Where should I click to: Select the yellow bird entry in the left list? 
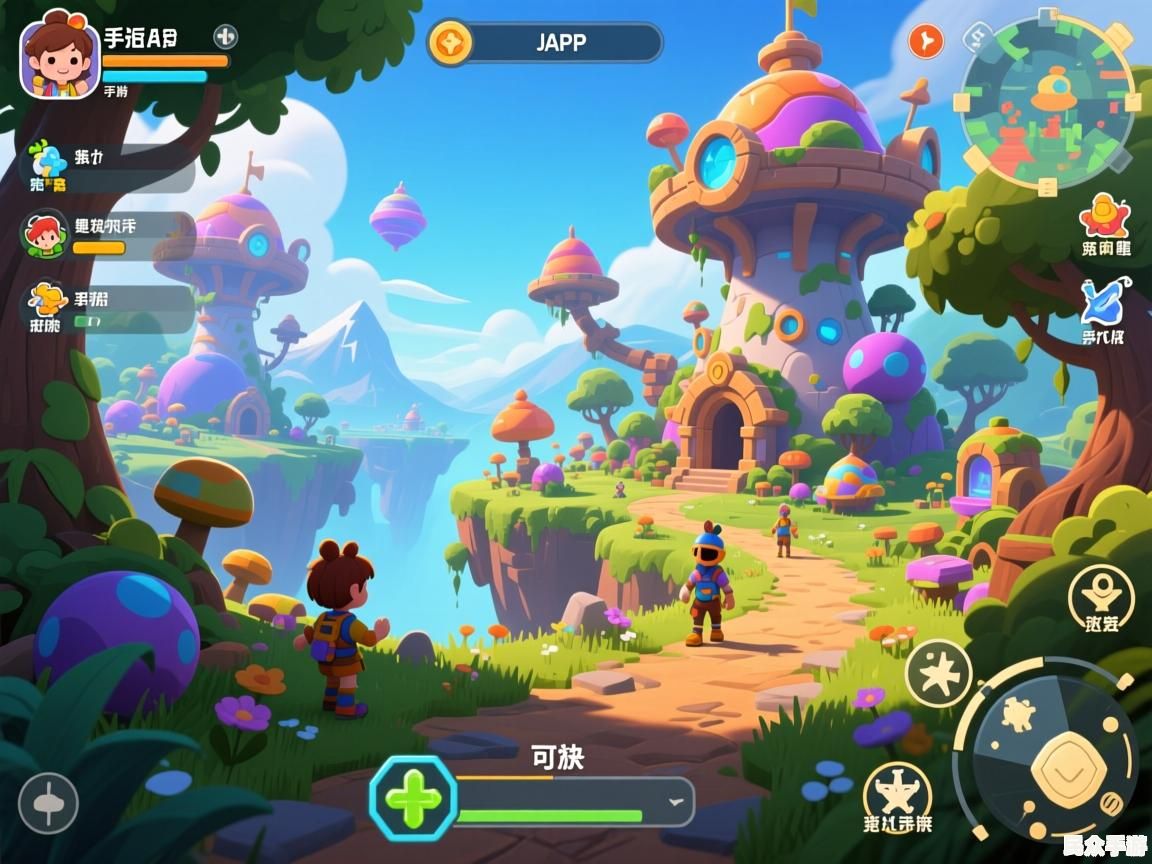pos(47,307)
